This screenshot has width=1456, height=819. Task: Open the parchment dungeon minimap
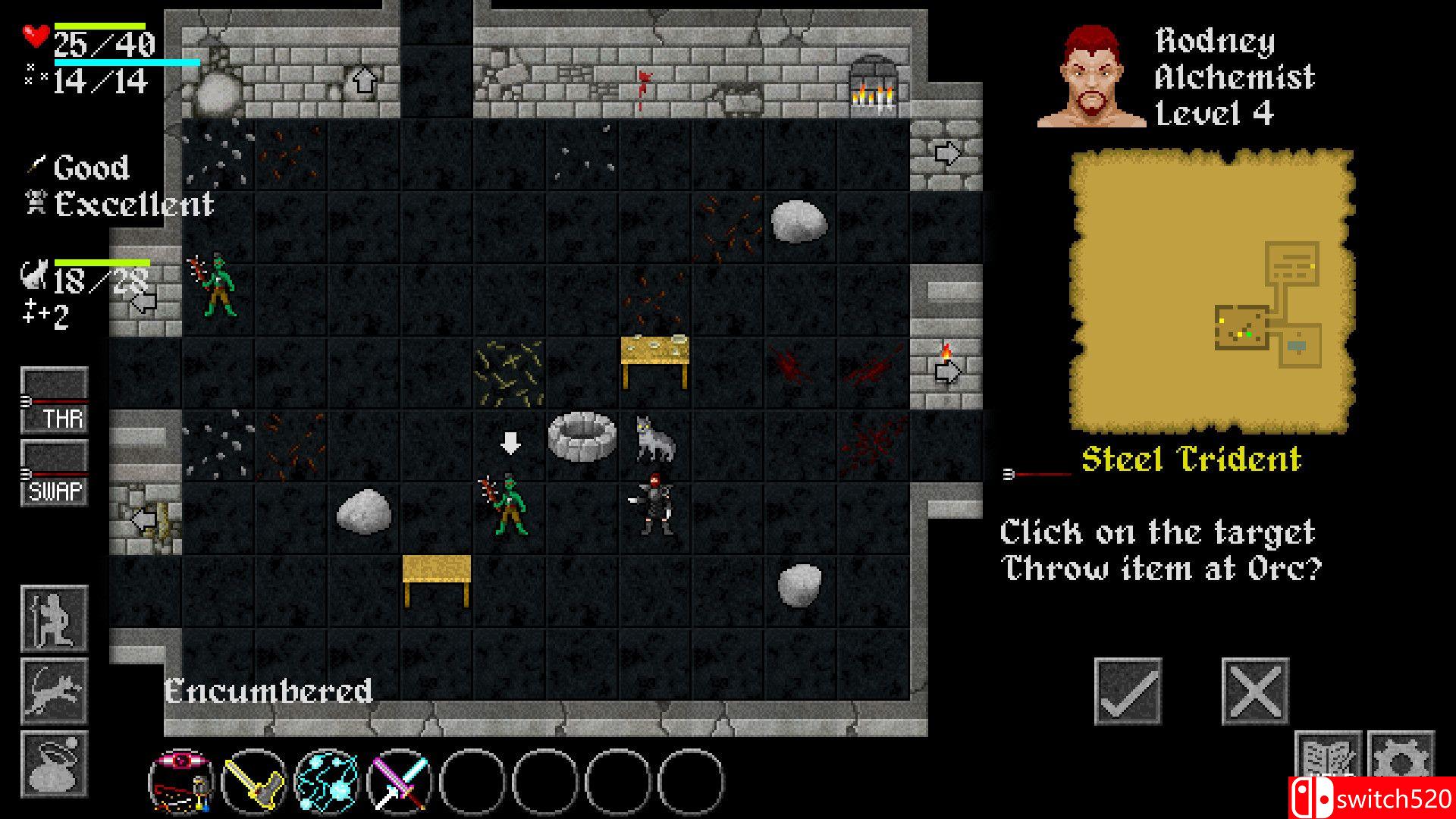1211,292
